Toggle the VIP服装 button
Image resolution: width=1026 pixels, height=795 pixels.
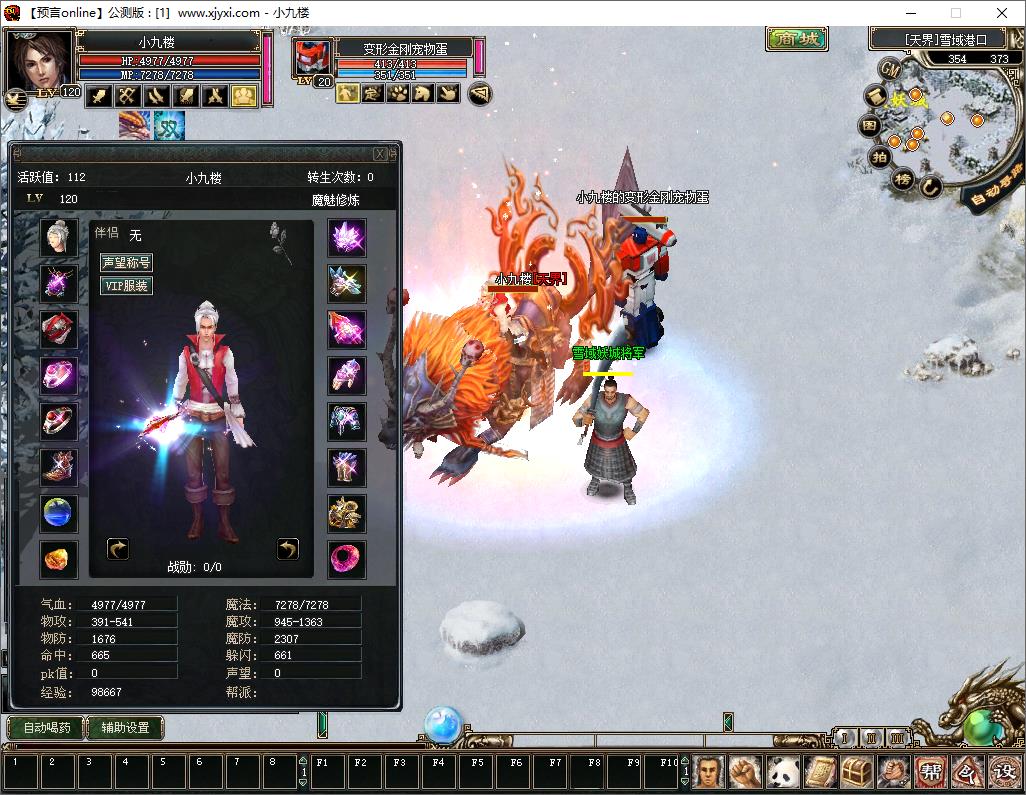click(126, 286)
